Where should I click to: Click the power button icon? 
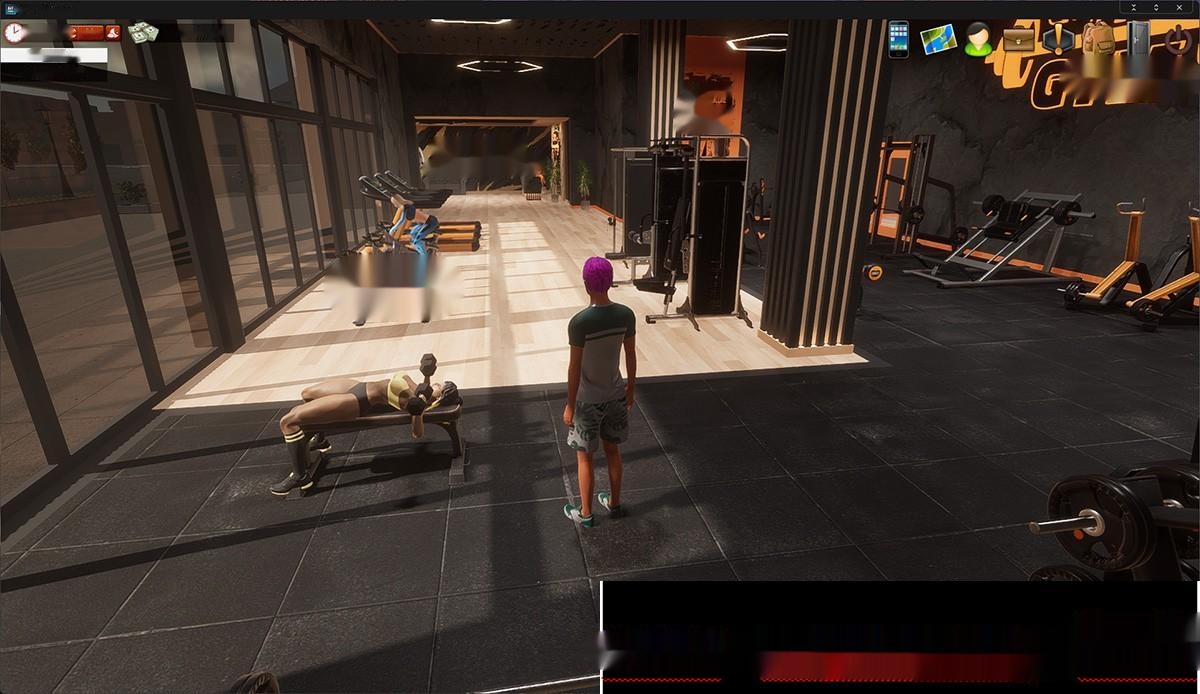(1180, 40)
